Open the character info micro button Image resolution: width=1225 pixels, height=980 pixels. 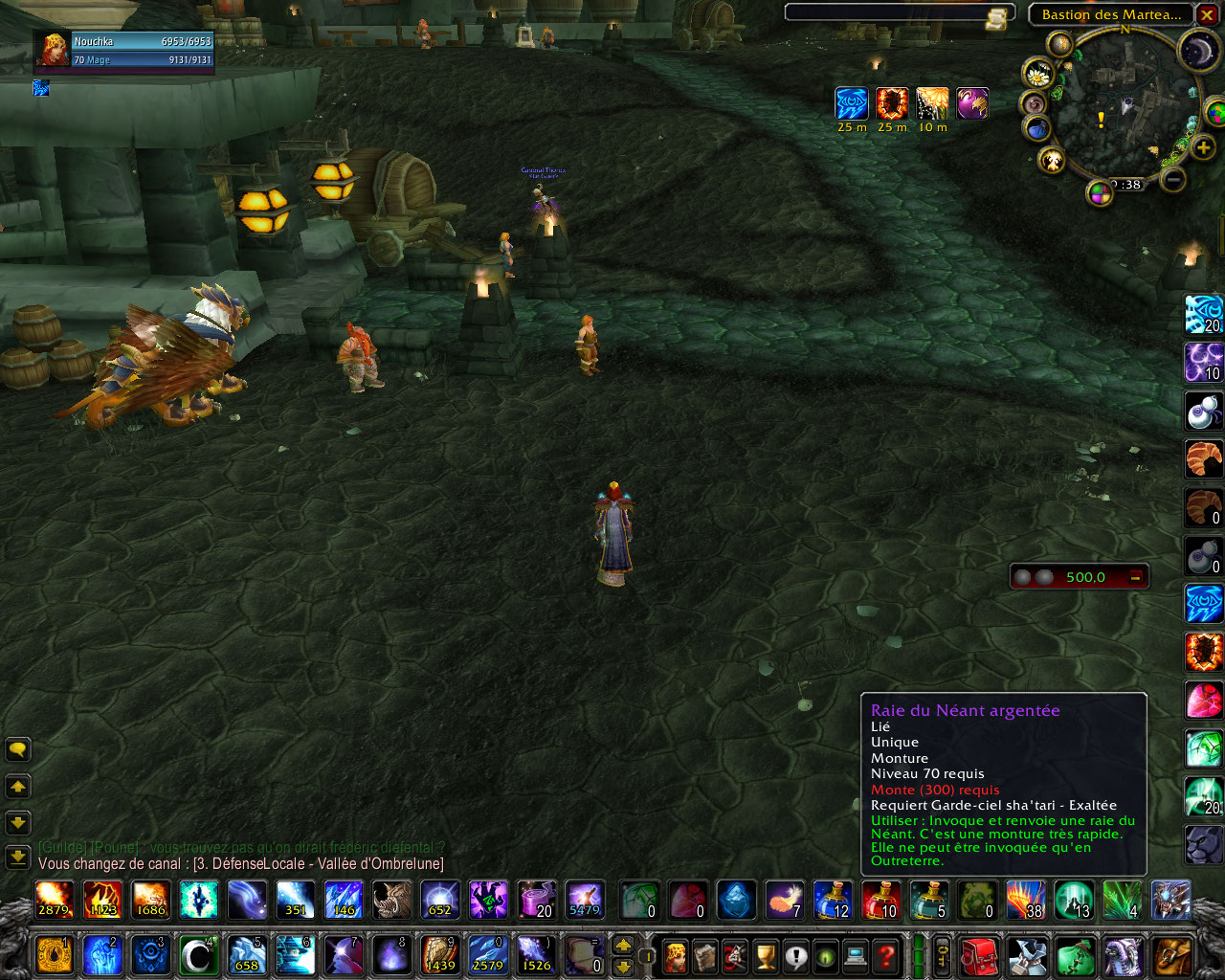tap(674, 955)
